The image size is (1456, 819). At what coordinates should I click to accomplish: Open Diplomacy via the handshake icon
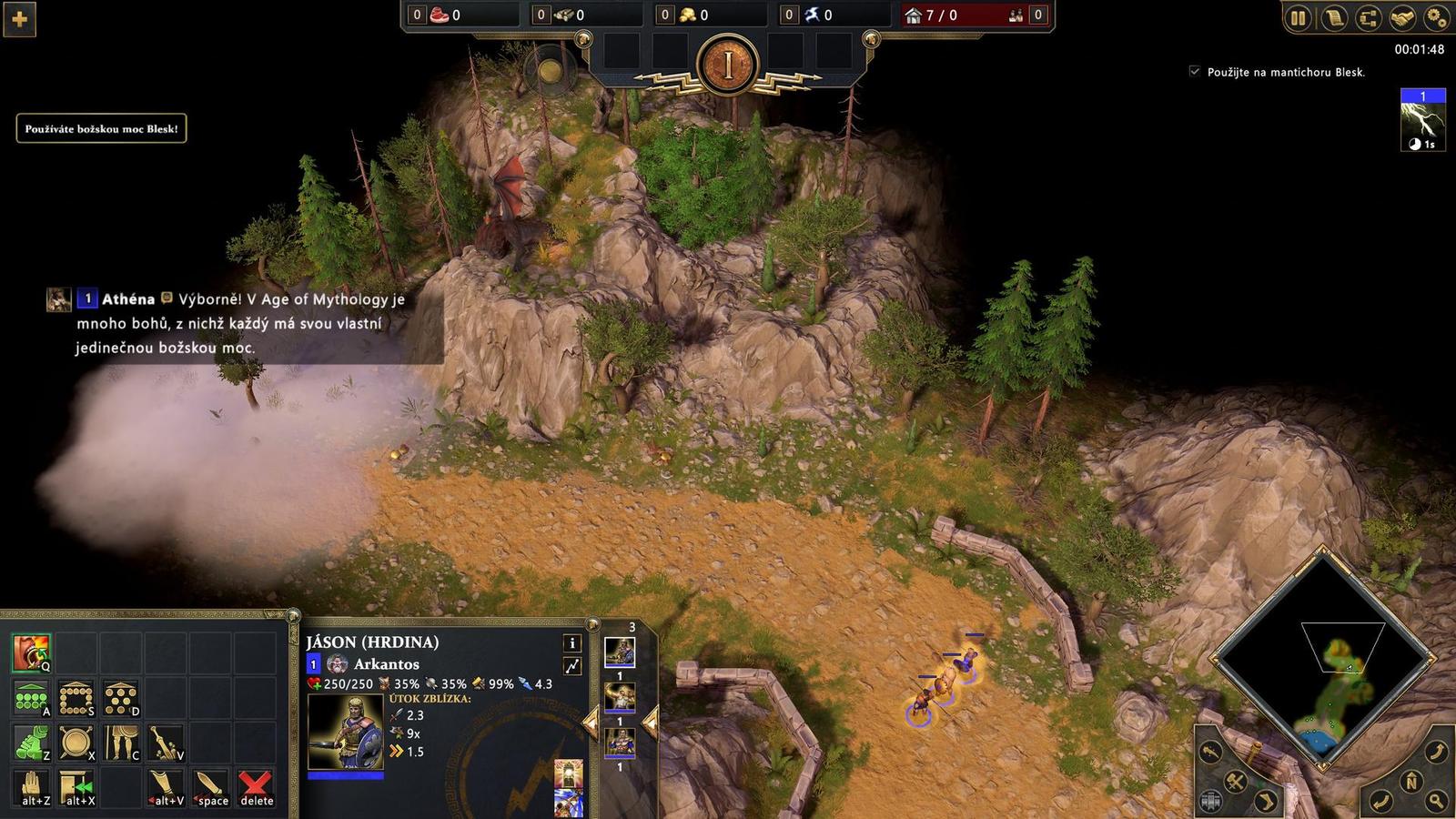click(1402, 18)
